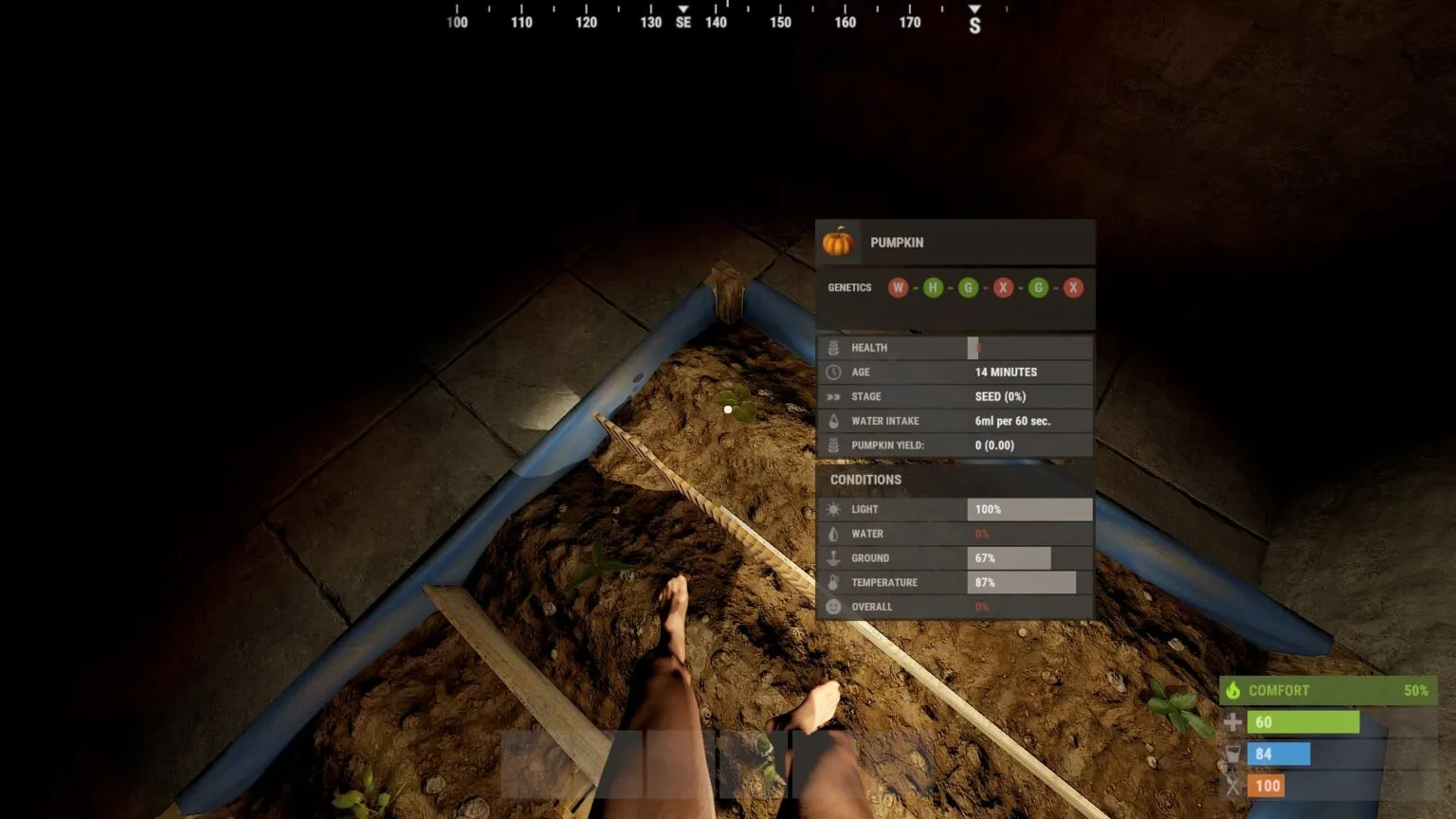The width and height of the screenshot is (1456, 819).
Task: Click the green flame COMFORT icon
Action: point(1234,690)
